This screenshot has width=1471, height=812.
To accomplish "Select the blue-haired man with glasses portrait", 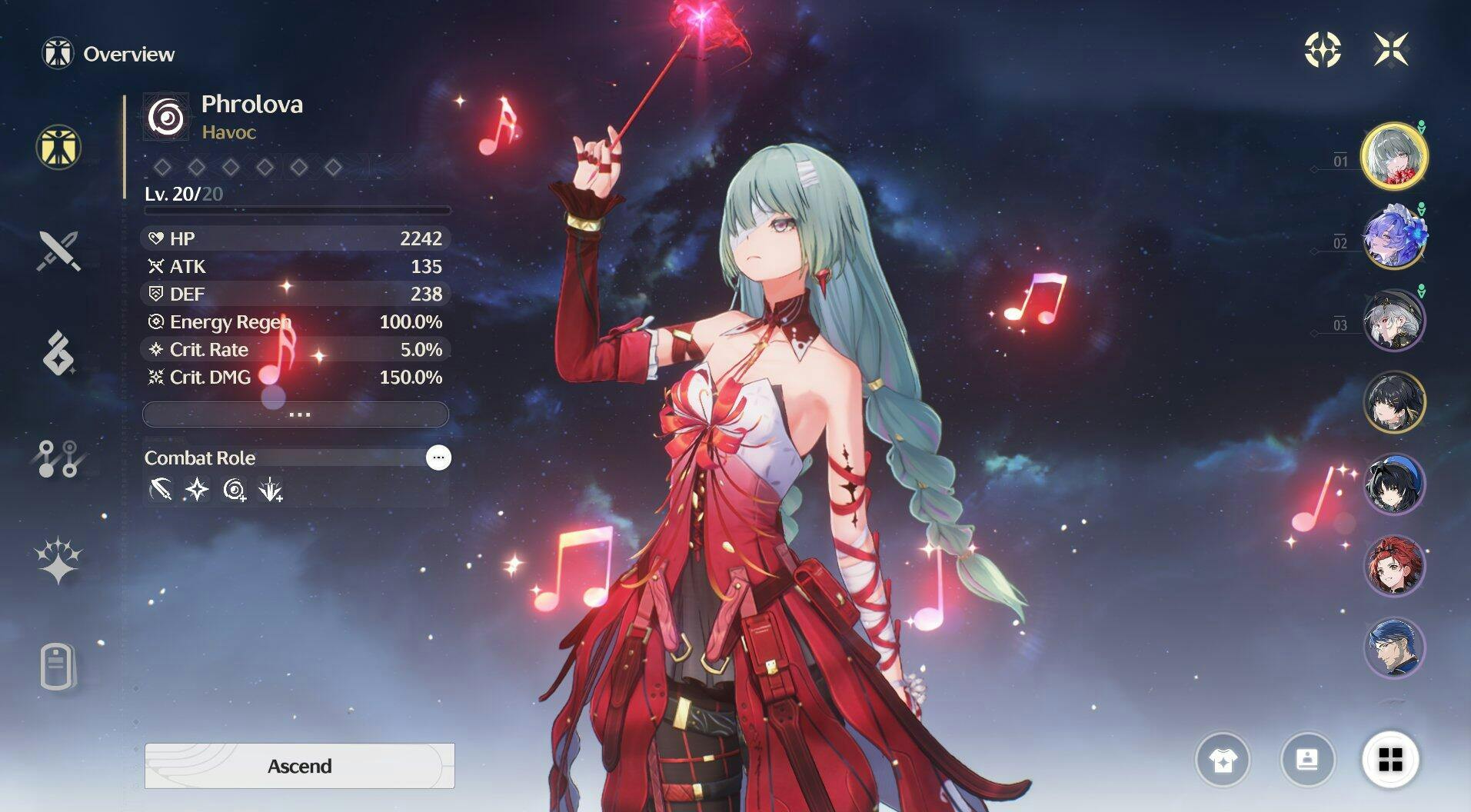I will pyautogui.click(x=1394, y=648).
